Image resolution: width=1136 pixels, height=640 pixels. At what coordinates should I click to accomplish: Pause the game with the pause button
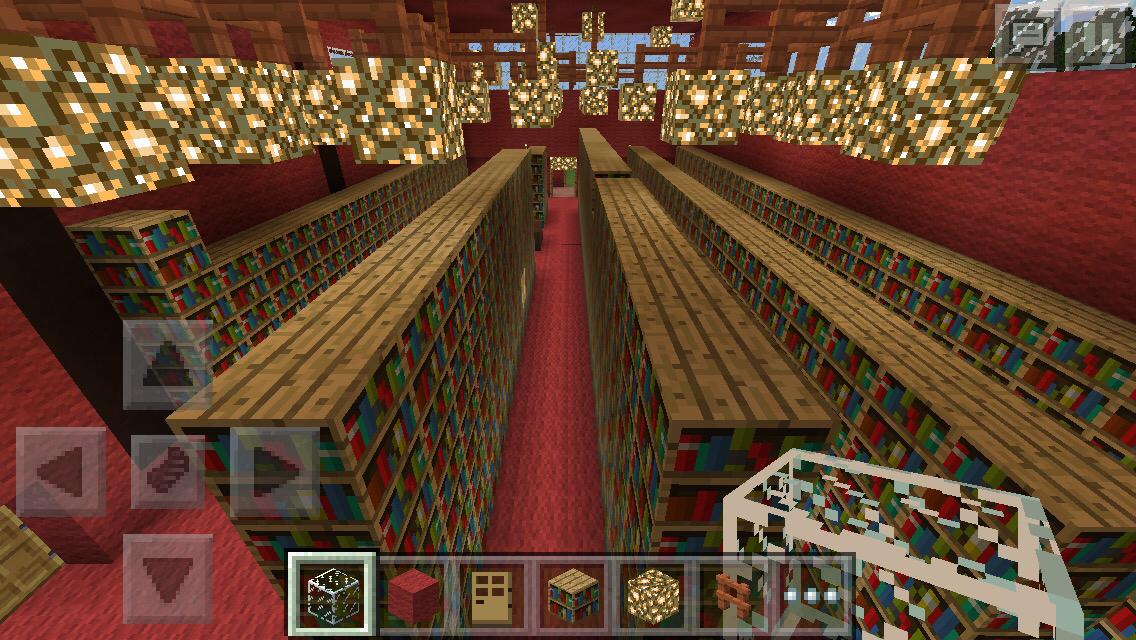click(x=1096, y=38)
